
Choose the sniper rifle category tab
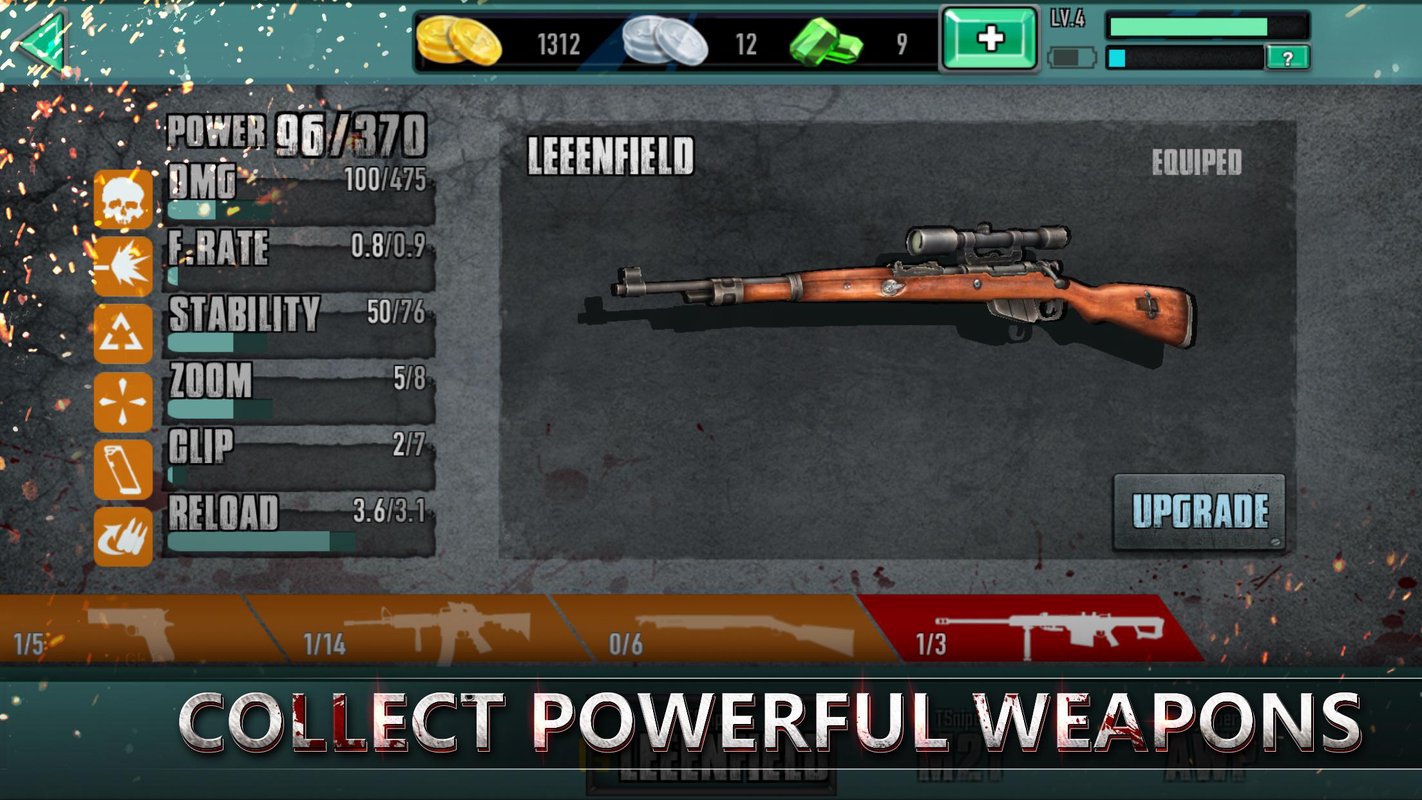[1030, 629]
